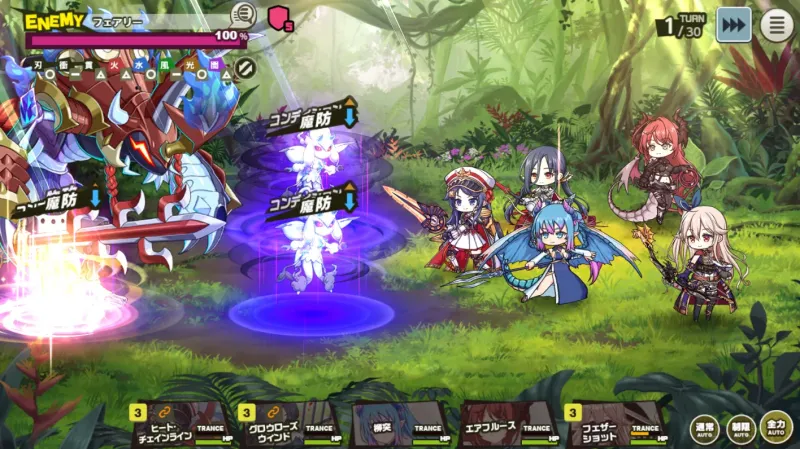Tap the pink shield icon marked 5

[x=280, y=18]
